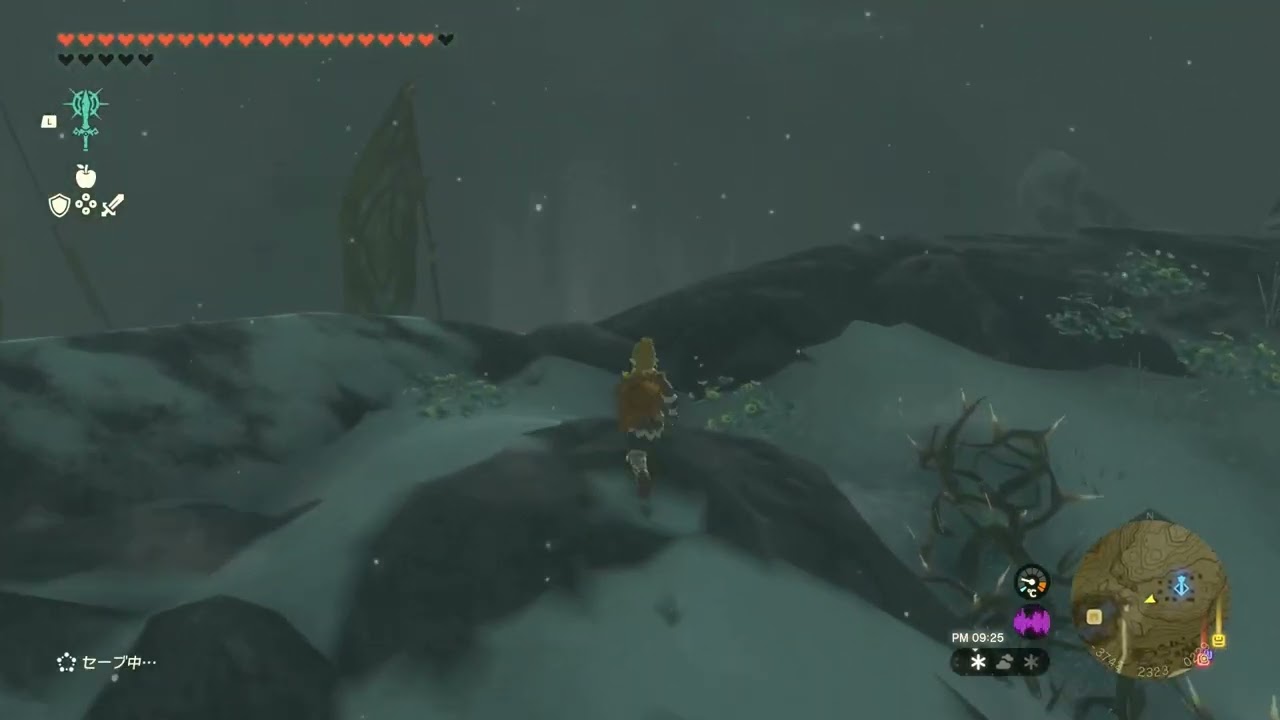
Task: Click the purple sound-wave noise meter
Action: [x=1032, y=622]
